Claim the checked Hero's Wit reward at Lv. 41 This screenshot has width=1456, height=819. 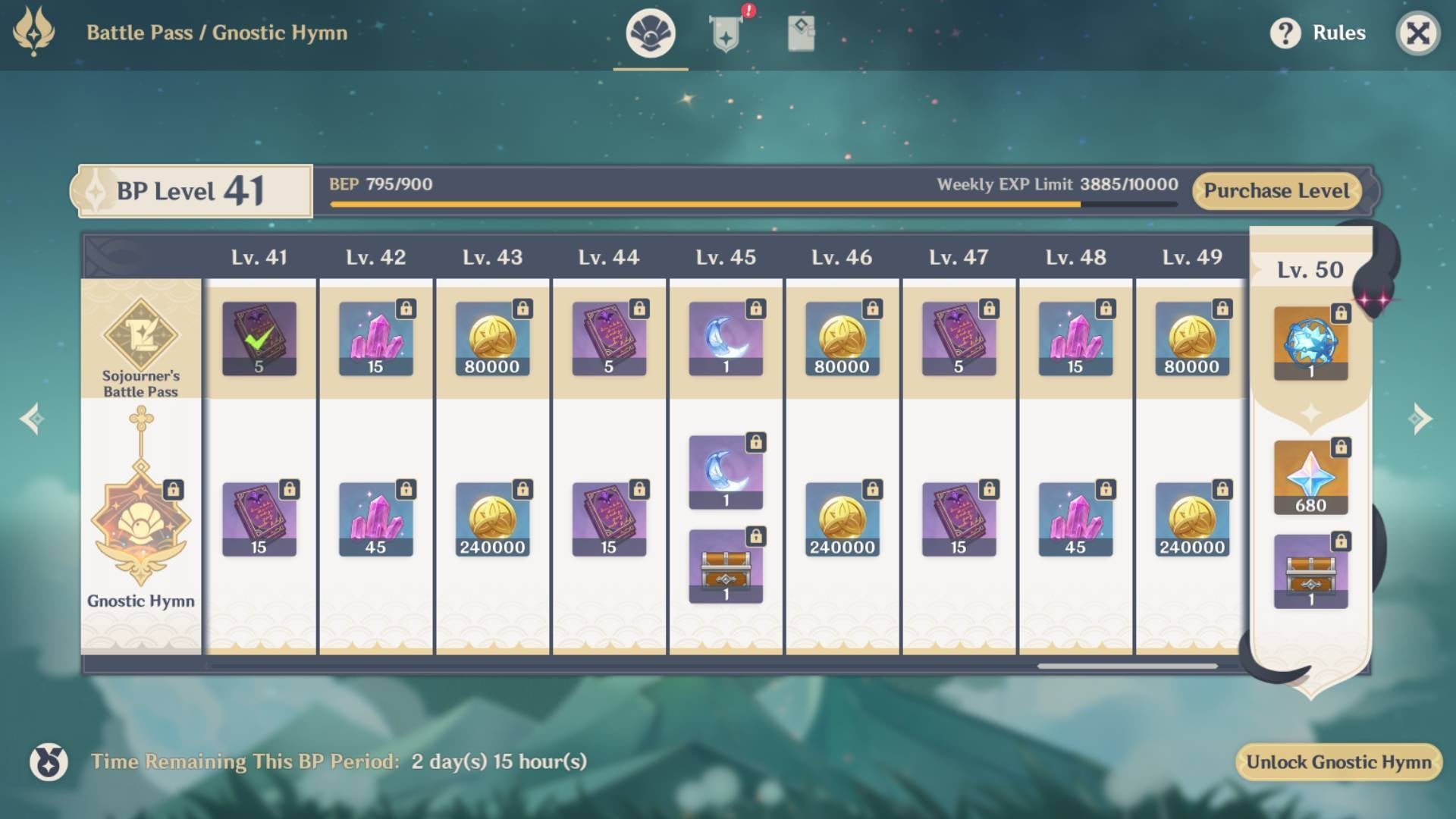point(258,339)
